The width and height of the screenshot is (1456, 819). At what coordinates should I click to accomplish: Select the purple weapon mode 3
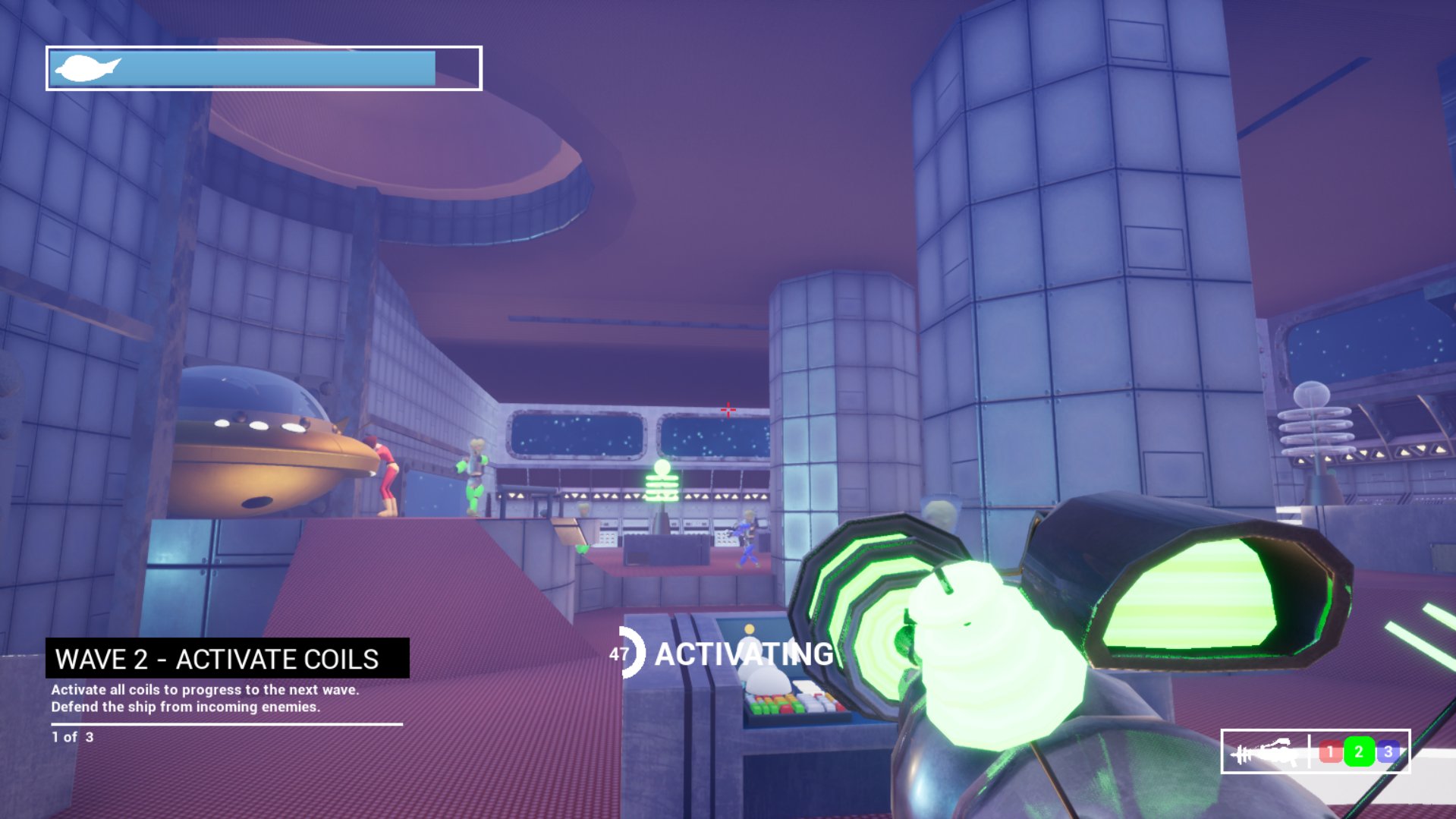pos(1388,751)
